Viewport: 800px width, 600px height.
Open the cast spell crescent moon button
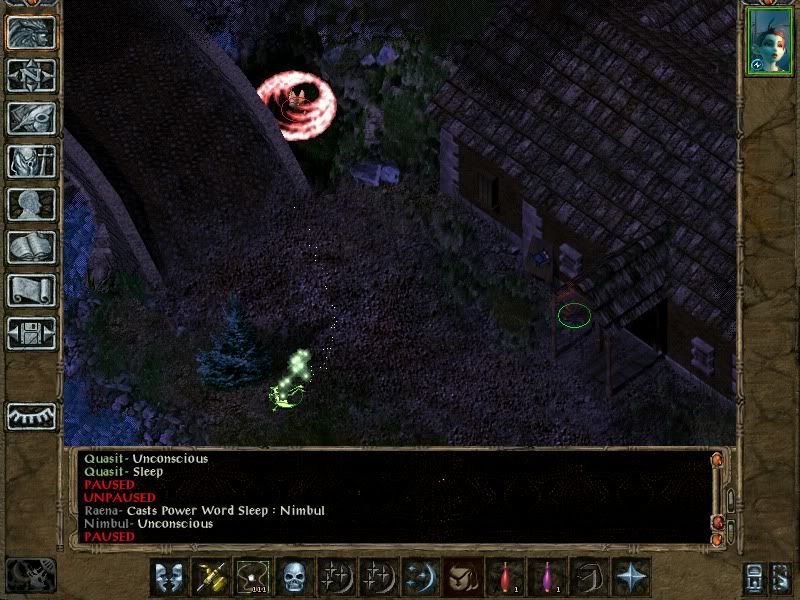(x=419, y=577)
